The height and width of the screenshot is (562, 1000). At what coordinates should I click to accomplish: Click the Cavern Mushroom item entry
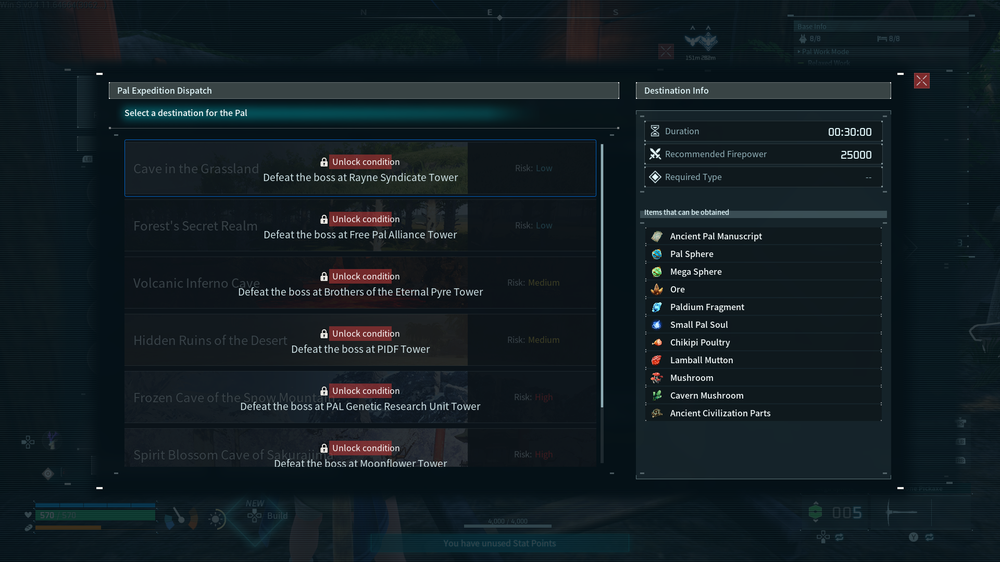(706, 396)
